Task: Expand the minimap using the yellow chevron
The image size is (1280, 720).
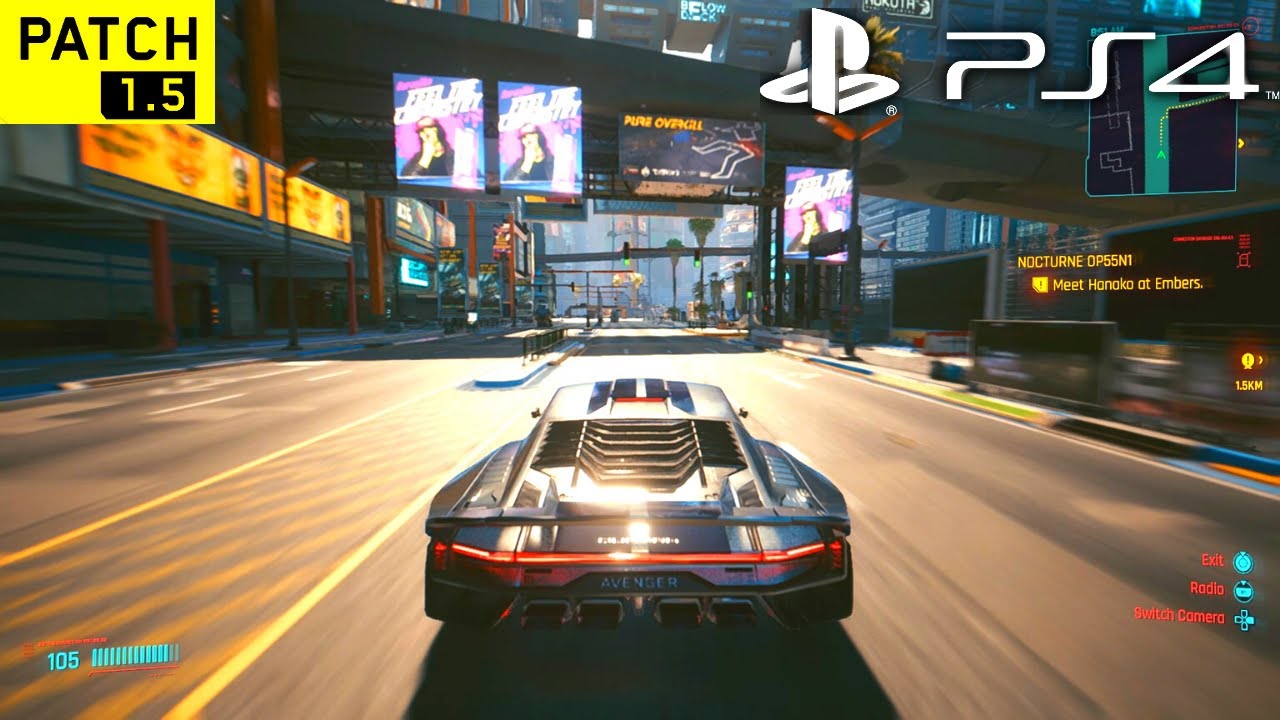Action: pyautogui.click(x=1241, y=143)
